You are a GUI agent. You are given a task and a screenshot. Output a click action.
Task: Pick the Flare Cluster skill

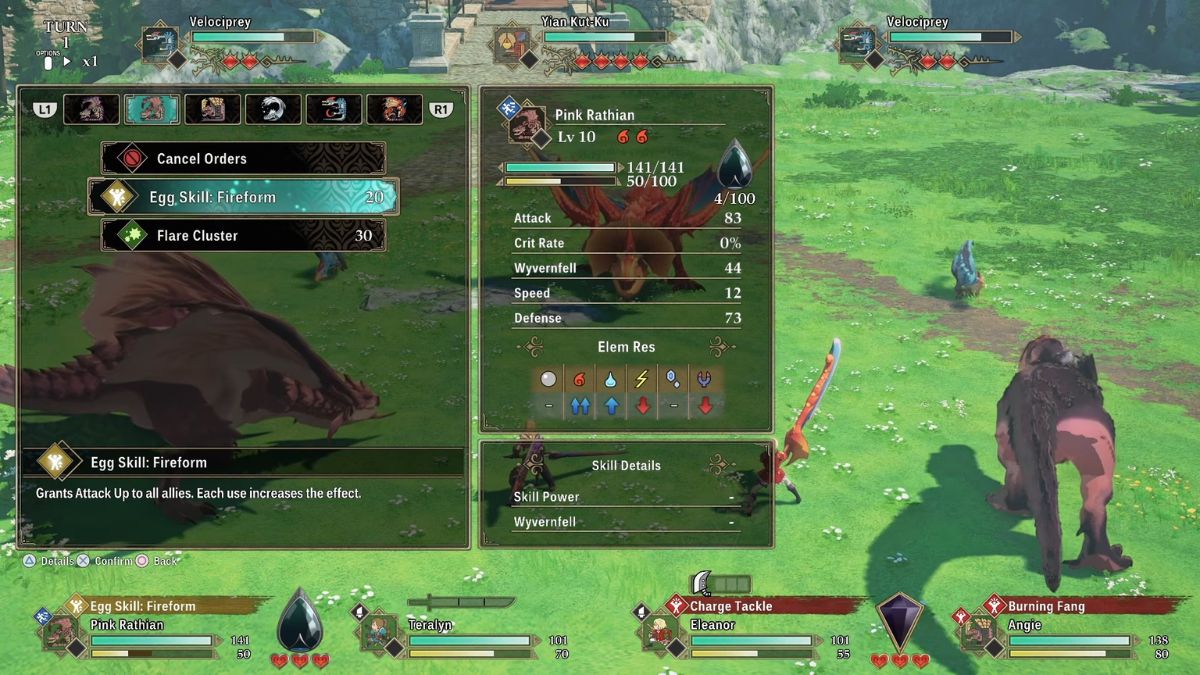[x=243, y=236]
